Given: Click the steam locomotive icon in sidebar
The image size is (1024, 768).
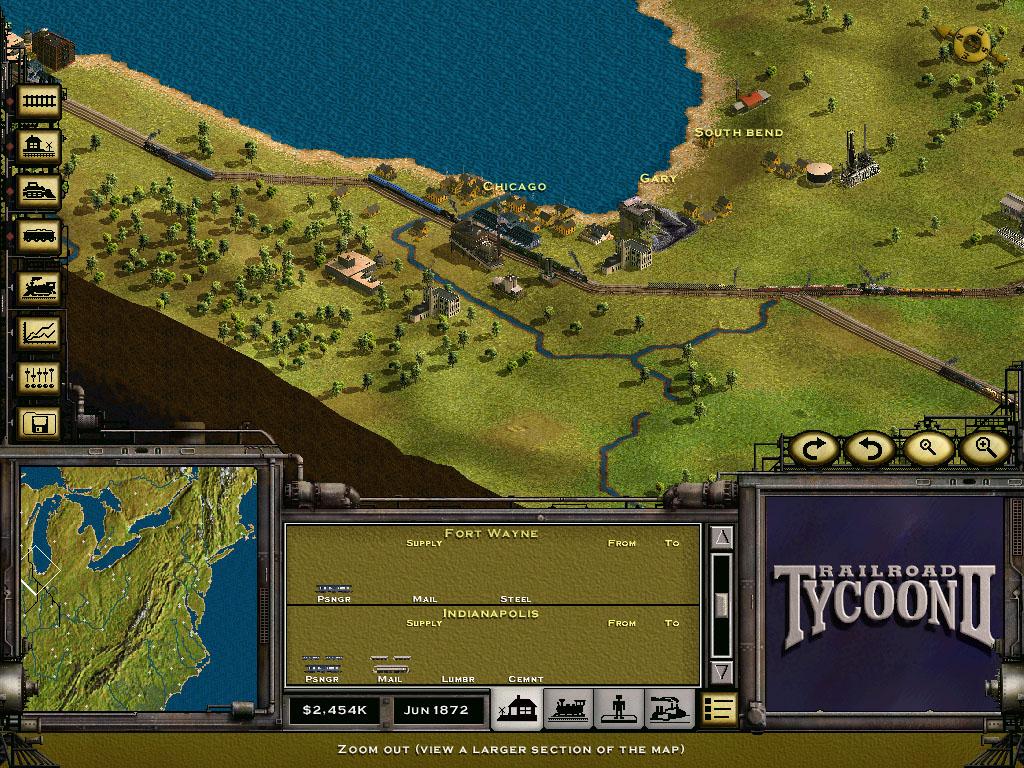Looking at the screenshot, I should coord(39,286).
